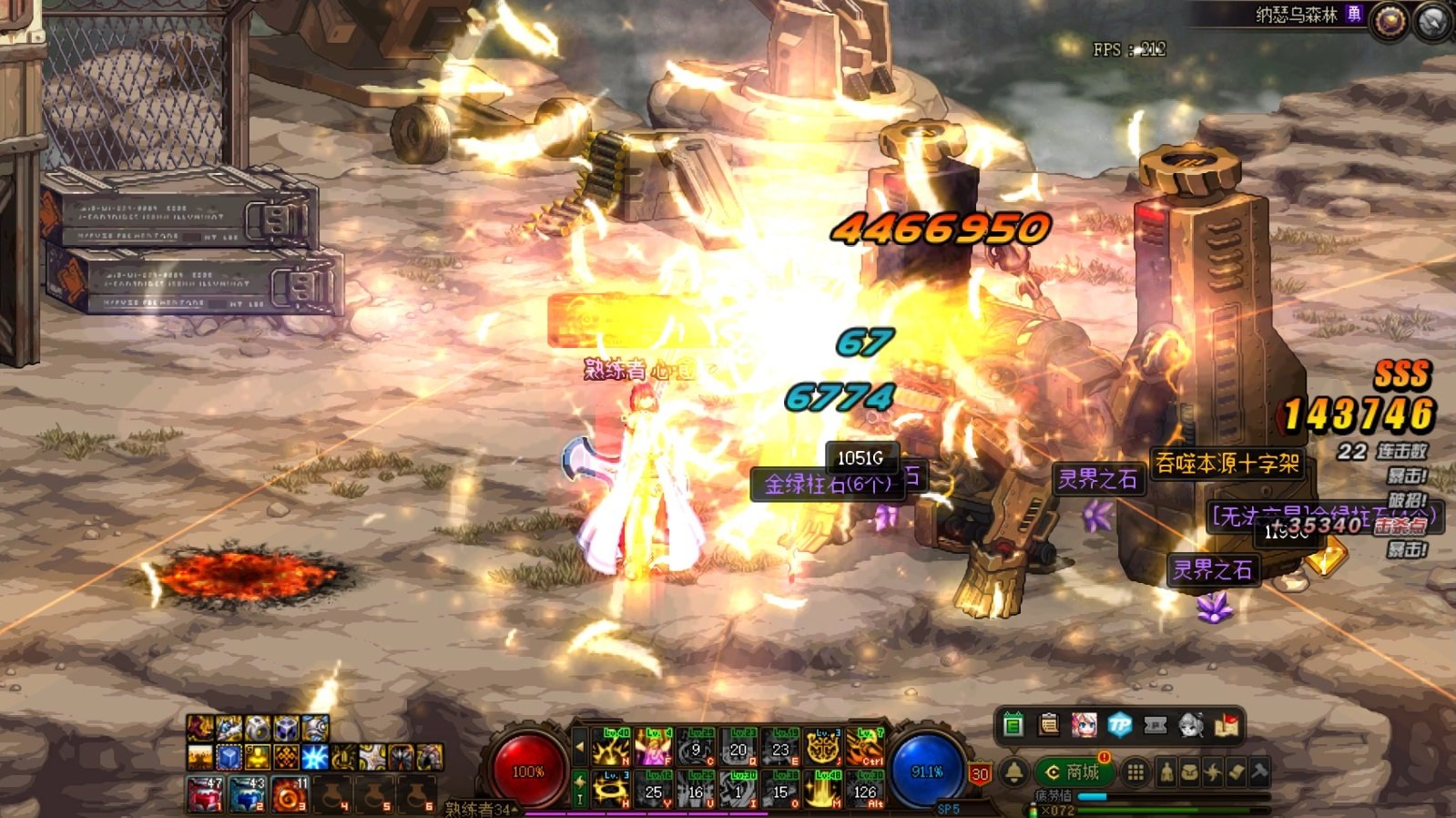Select the pink-haired character portrait icon
This screenshot has width=1456, height=818.
click(1084, 725)
